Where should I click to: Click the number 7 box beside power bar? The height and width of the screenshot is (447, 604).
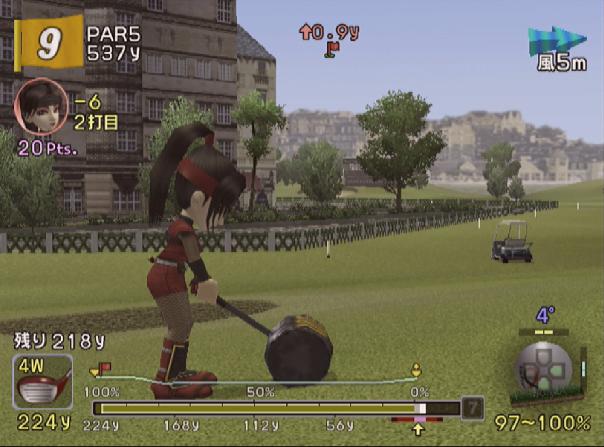coord(473,408)
